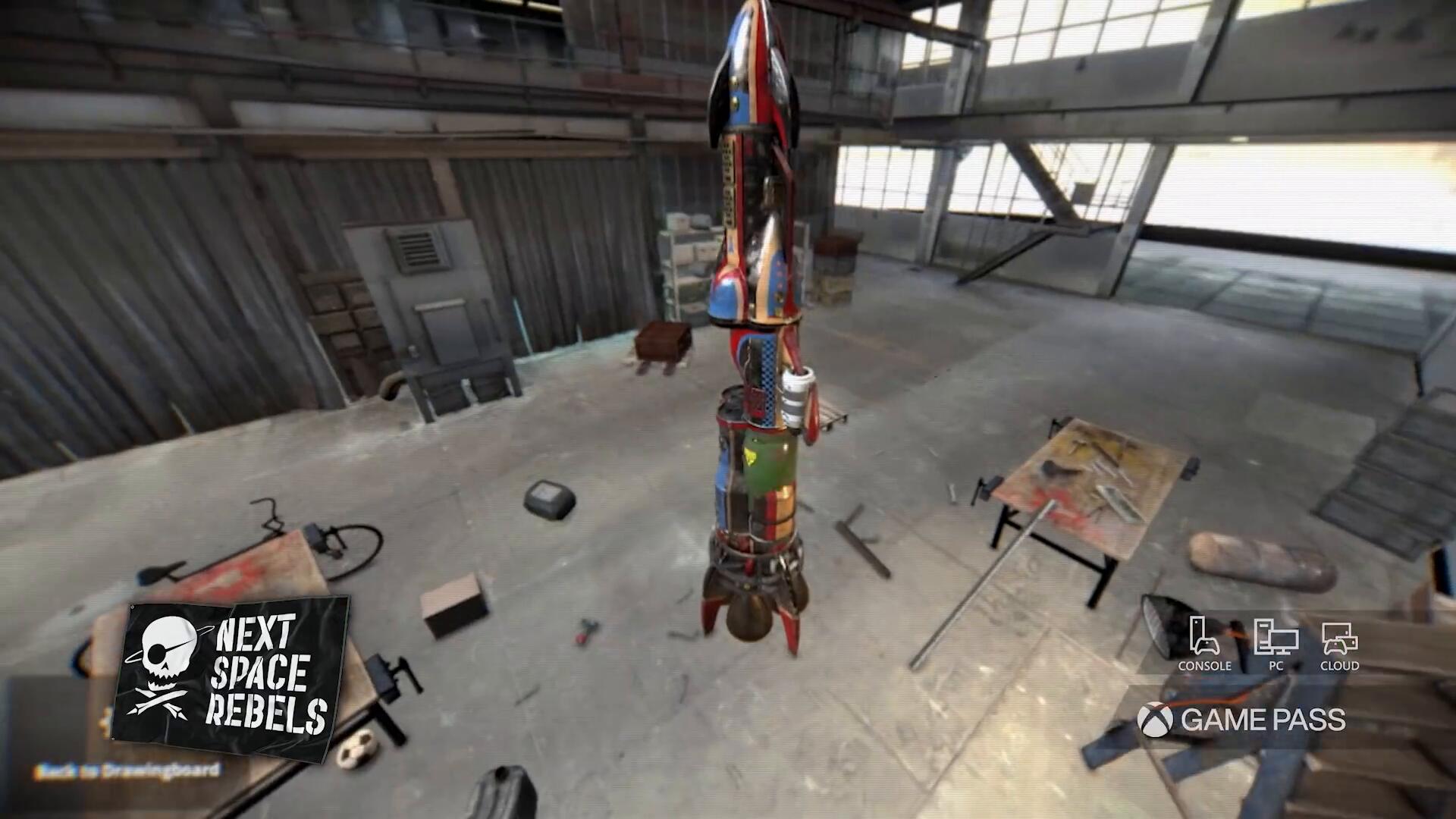Screen dimensions: 1456x819
Task: Go back to the Drawingboard
Action: coord(127,771)
